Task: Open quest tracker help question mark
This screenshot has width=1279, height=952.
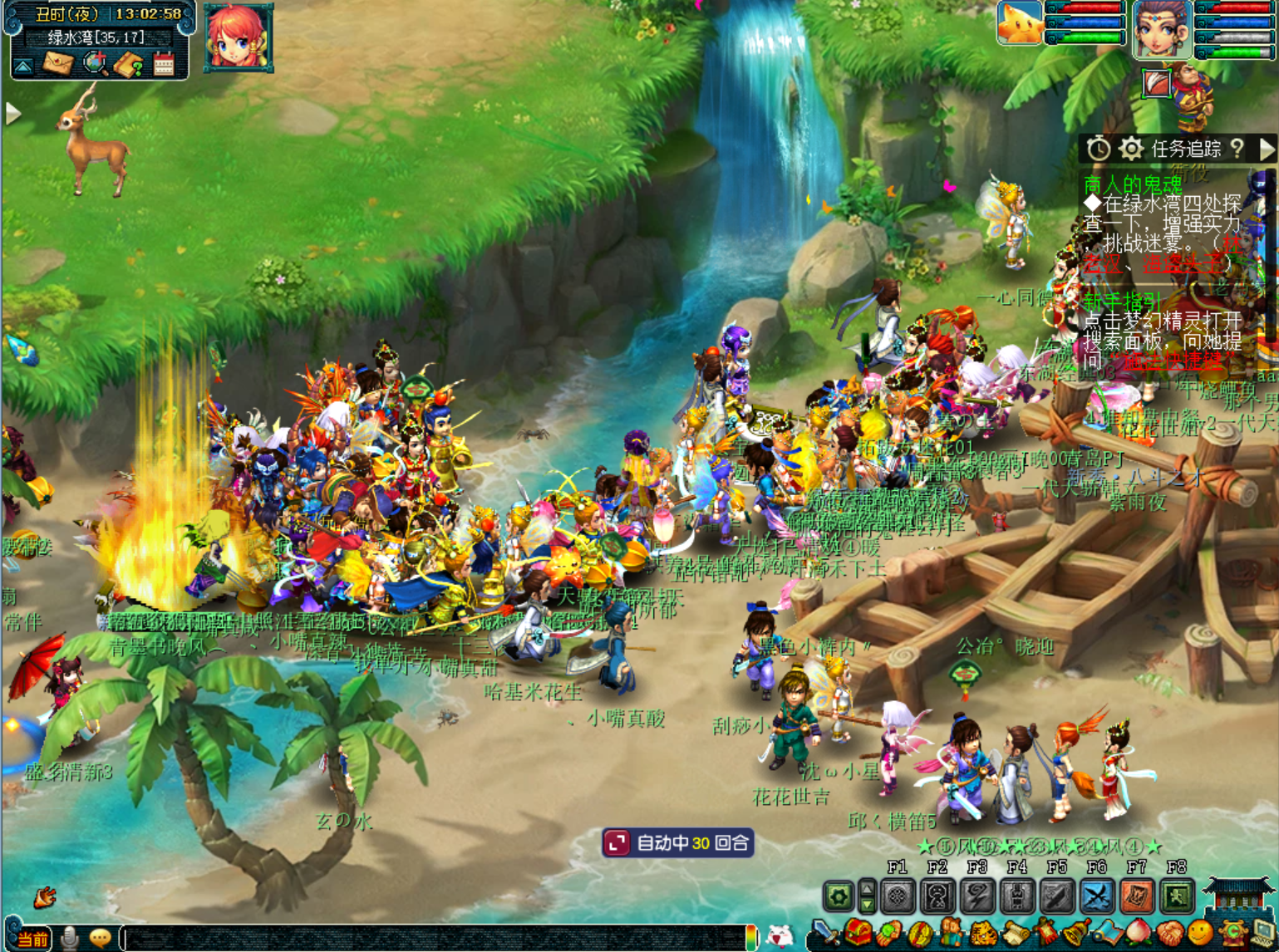Action: (1237, 149)
